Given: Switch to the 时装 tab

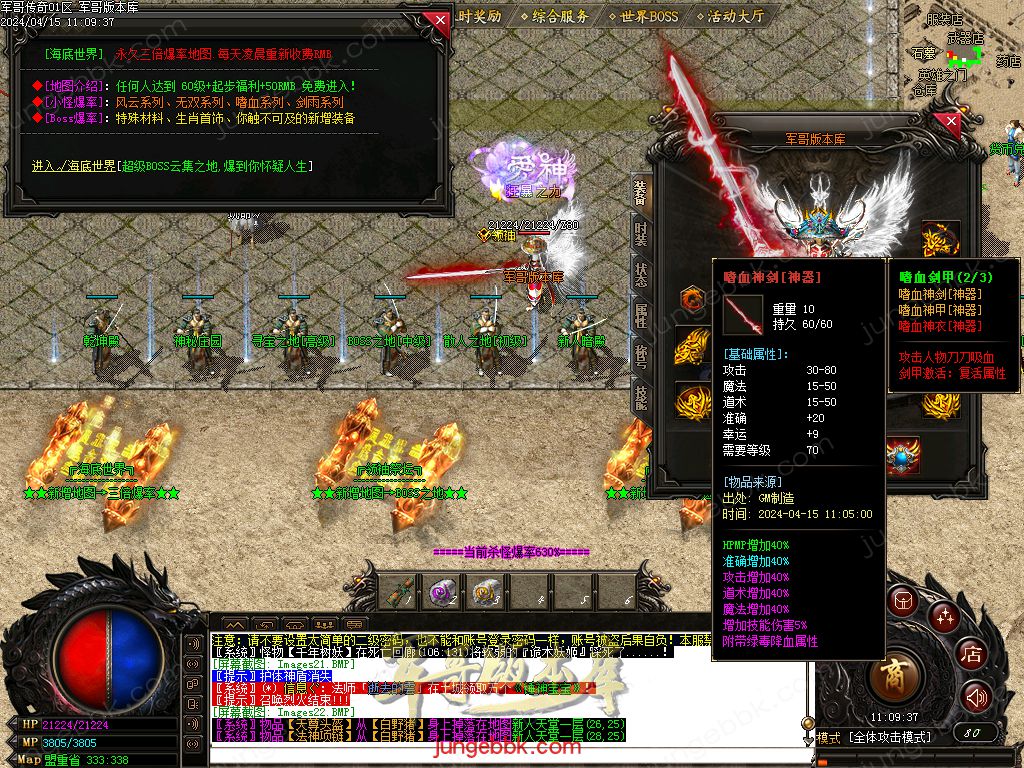Looking at the screenshot, I should 641,234.
